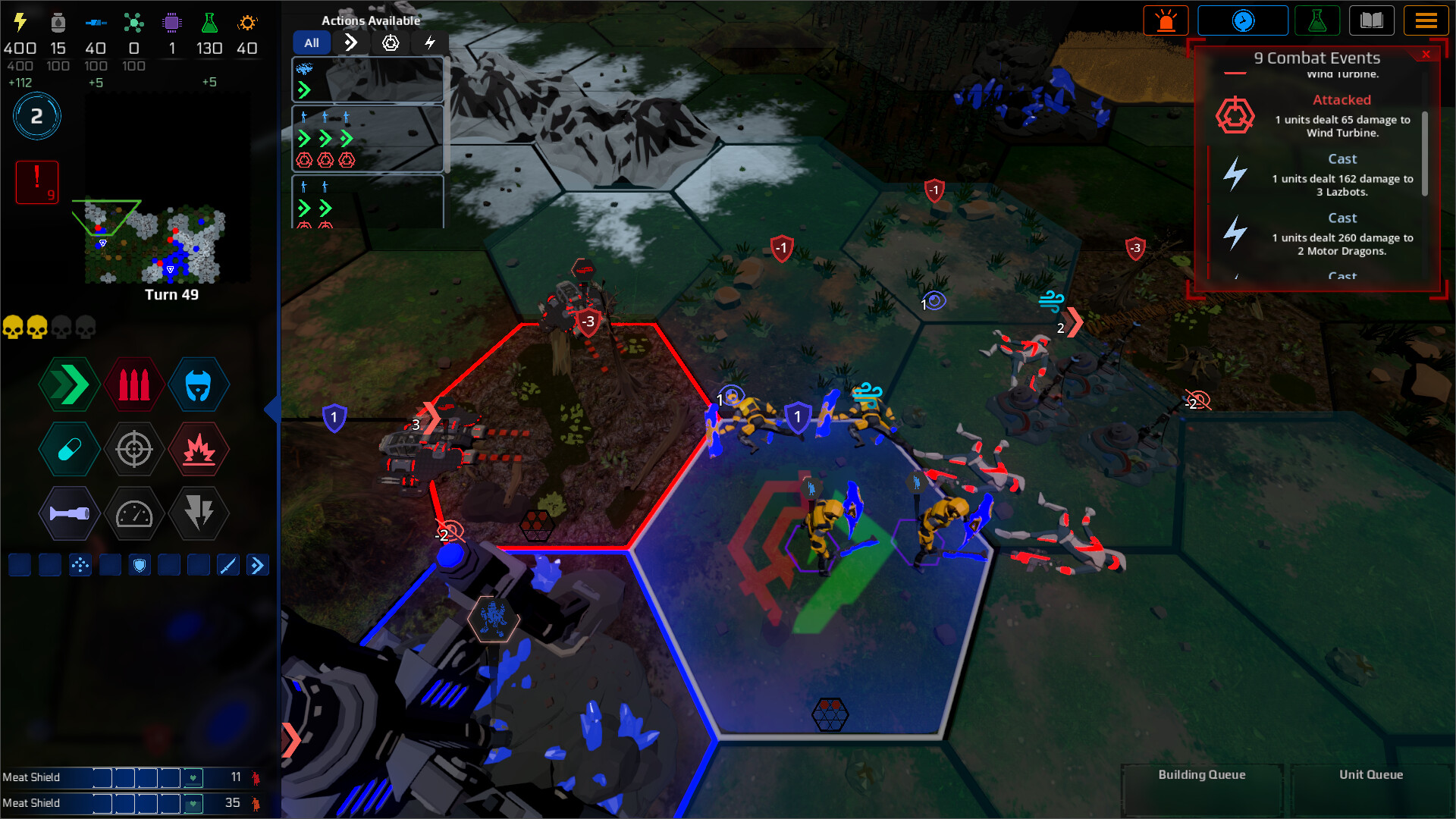Toggle the lightning filter in Actions Available
1456x819 pixels.
[x=430, y=43]
